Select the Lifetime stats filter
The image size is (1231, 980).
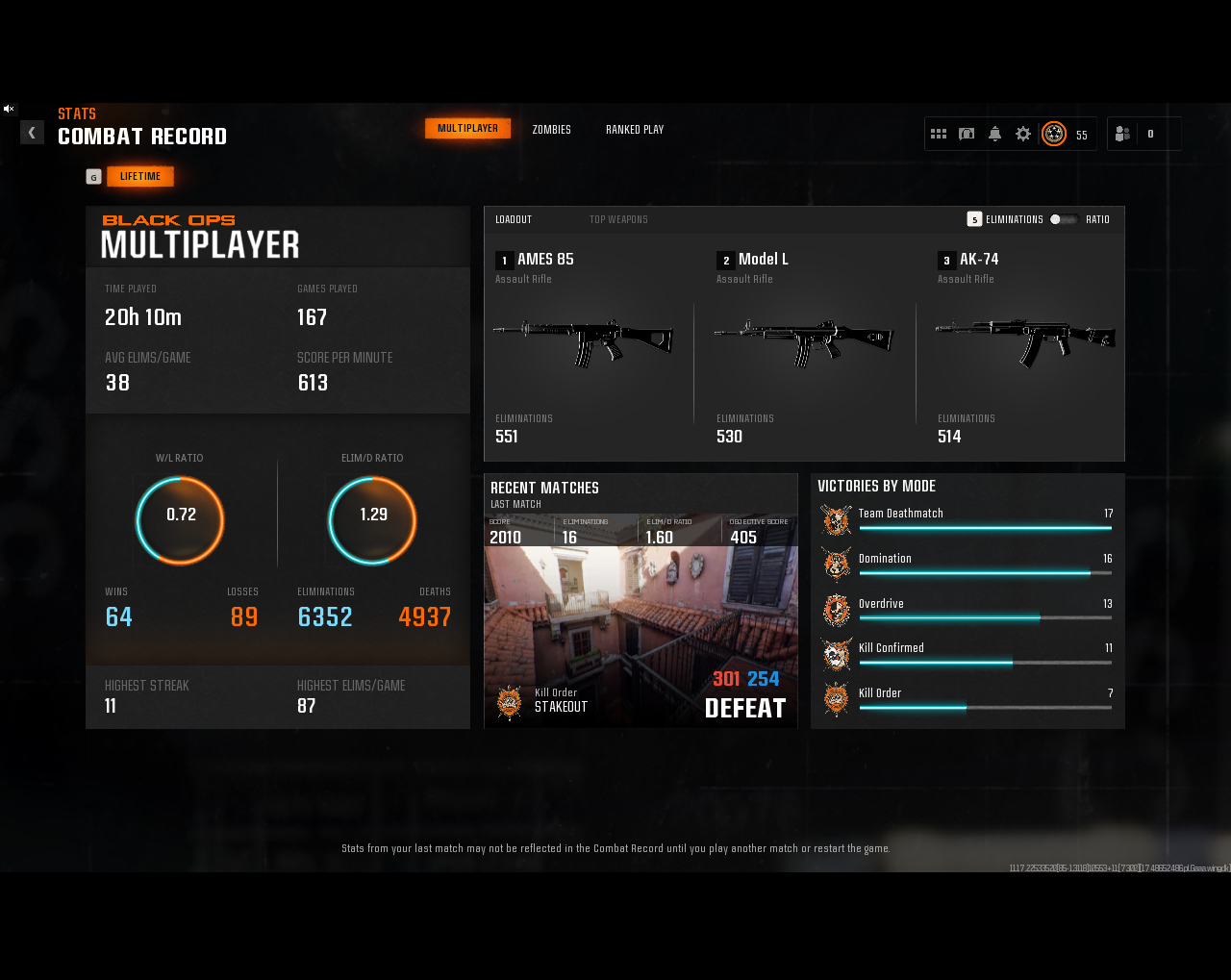(140, 177)
